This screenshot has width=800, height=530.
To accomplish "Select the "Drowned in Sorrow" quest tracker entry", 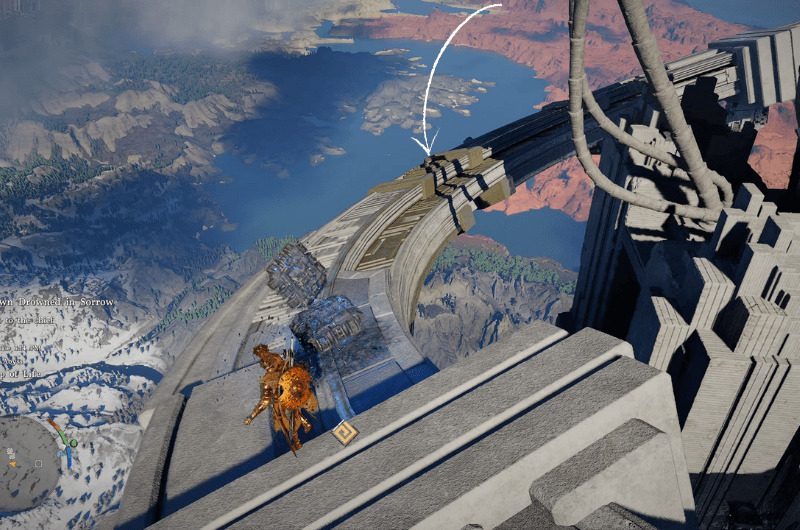I will pos(60,302).
